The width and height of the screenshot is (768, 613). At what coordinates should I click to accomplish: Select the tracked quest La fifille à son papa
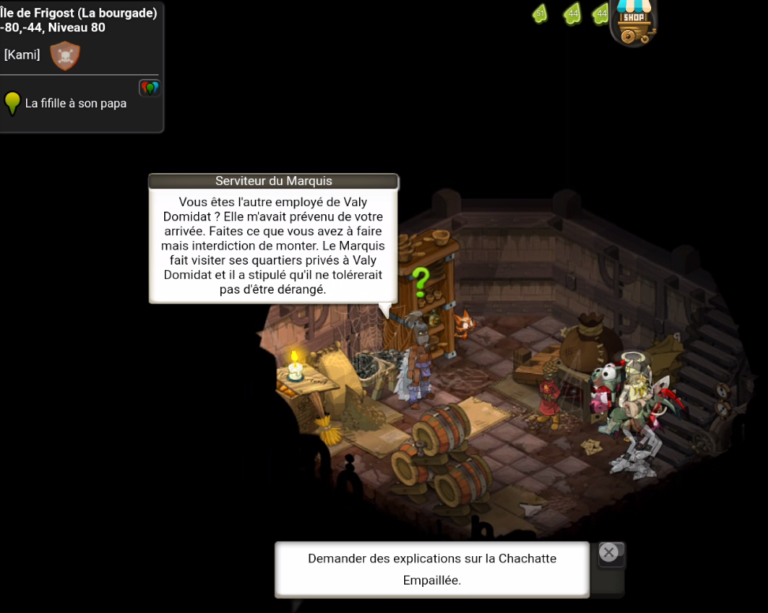(75, 103)
